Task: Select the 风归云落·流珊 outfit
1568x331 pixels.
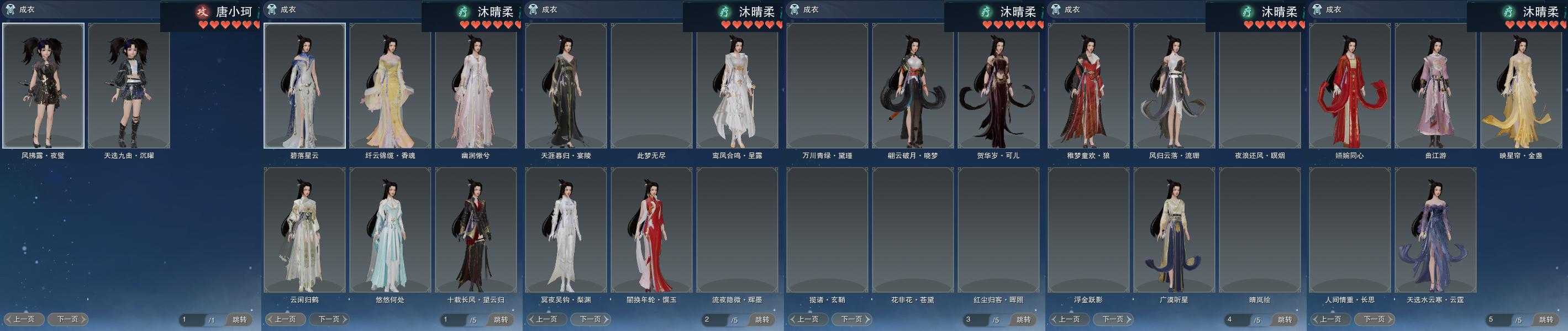Action: click(1174, 86)
